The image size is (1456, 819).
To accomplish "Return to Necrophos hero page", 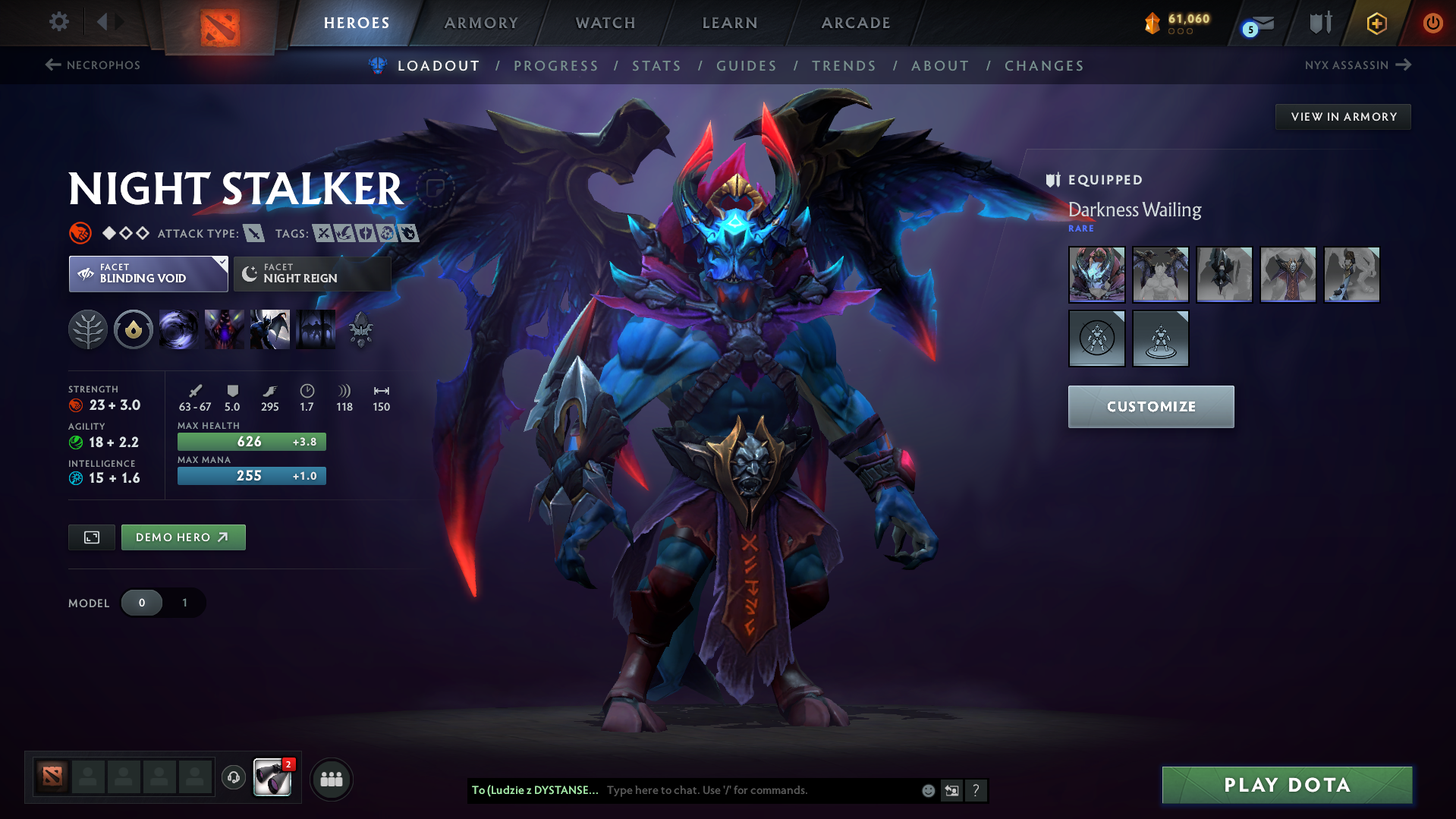I will pos(92,65).
